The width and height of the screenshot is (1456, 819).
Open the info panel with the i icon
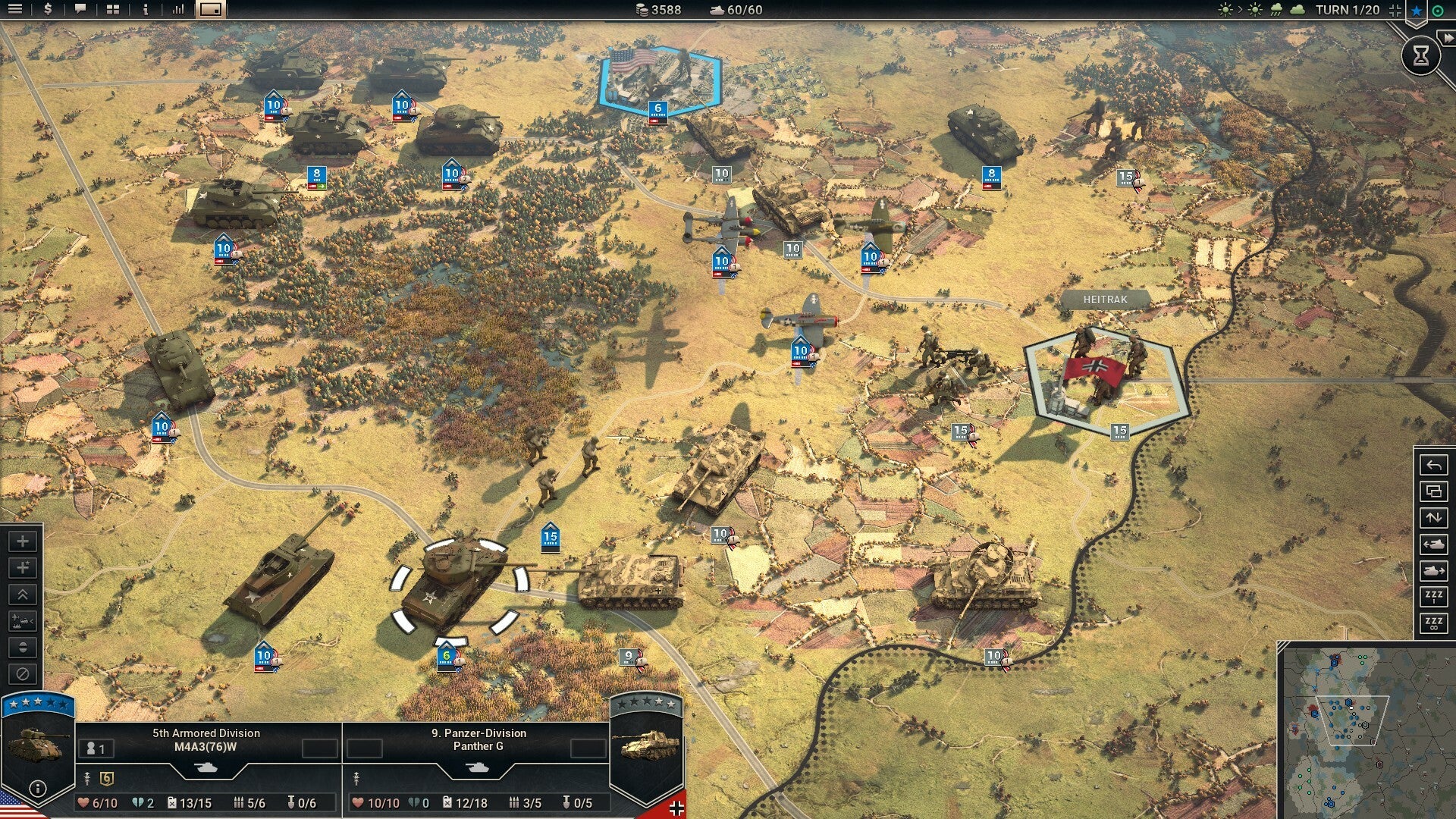pos(144,10)
